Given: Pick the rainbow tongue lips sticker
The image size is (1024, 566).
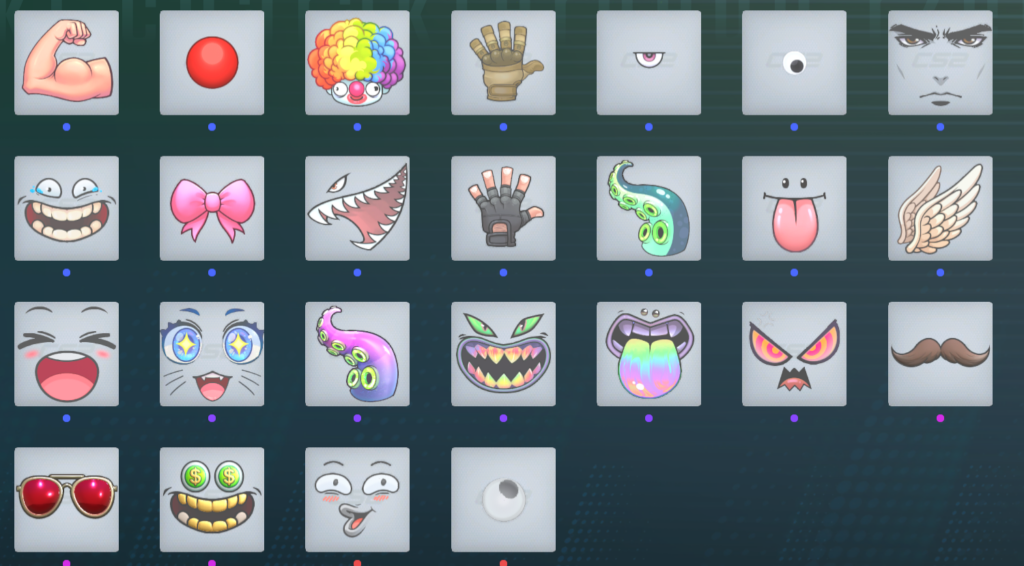Looking at the screenshot, I should click(649, 354).
